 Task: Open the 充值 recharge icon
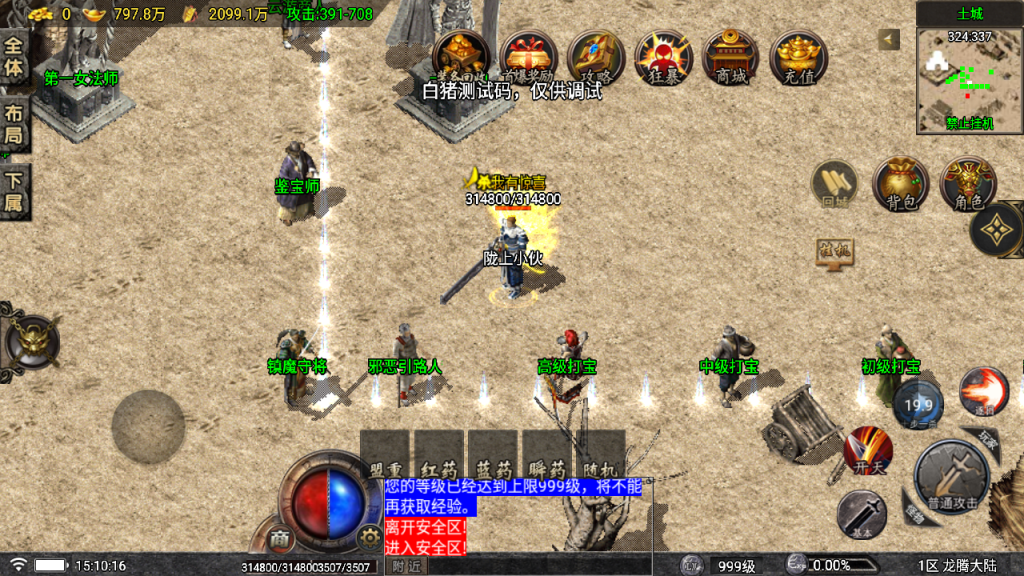(798, 56)
